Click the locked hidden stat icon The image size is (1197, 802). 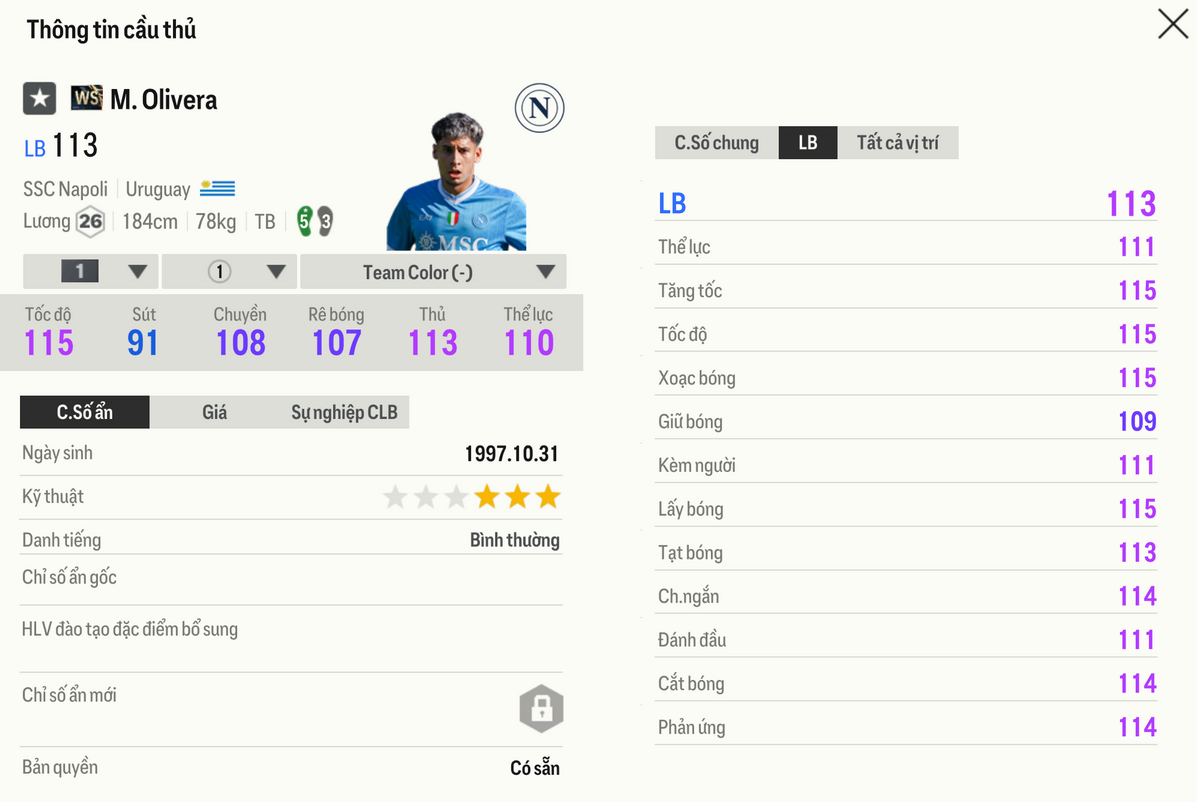click(541, 709)
